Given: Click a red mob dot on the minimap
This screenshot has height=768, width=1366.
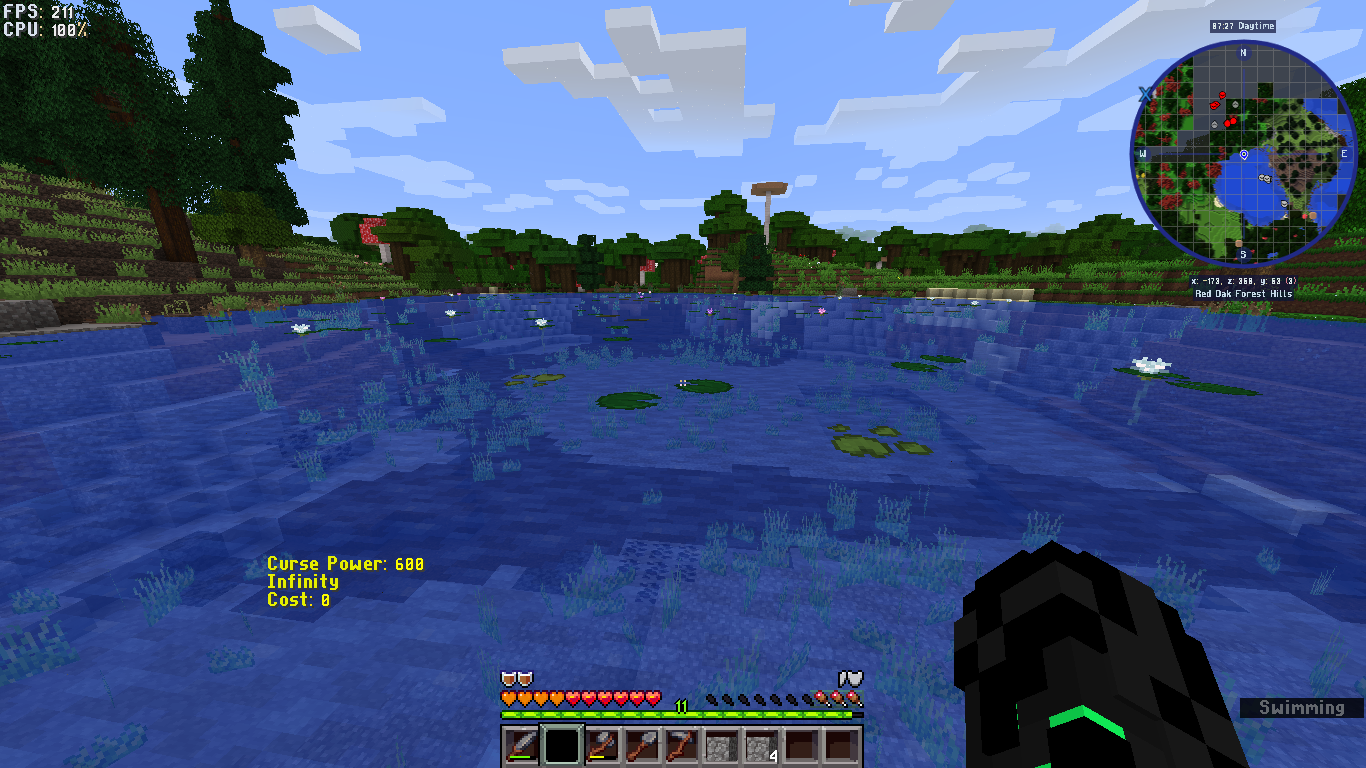Looking at the screenshot, I should click(x=1222, y=95).
